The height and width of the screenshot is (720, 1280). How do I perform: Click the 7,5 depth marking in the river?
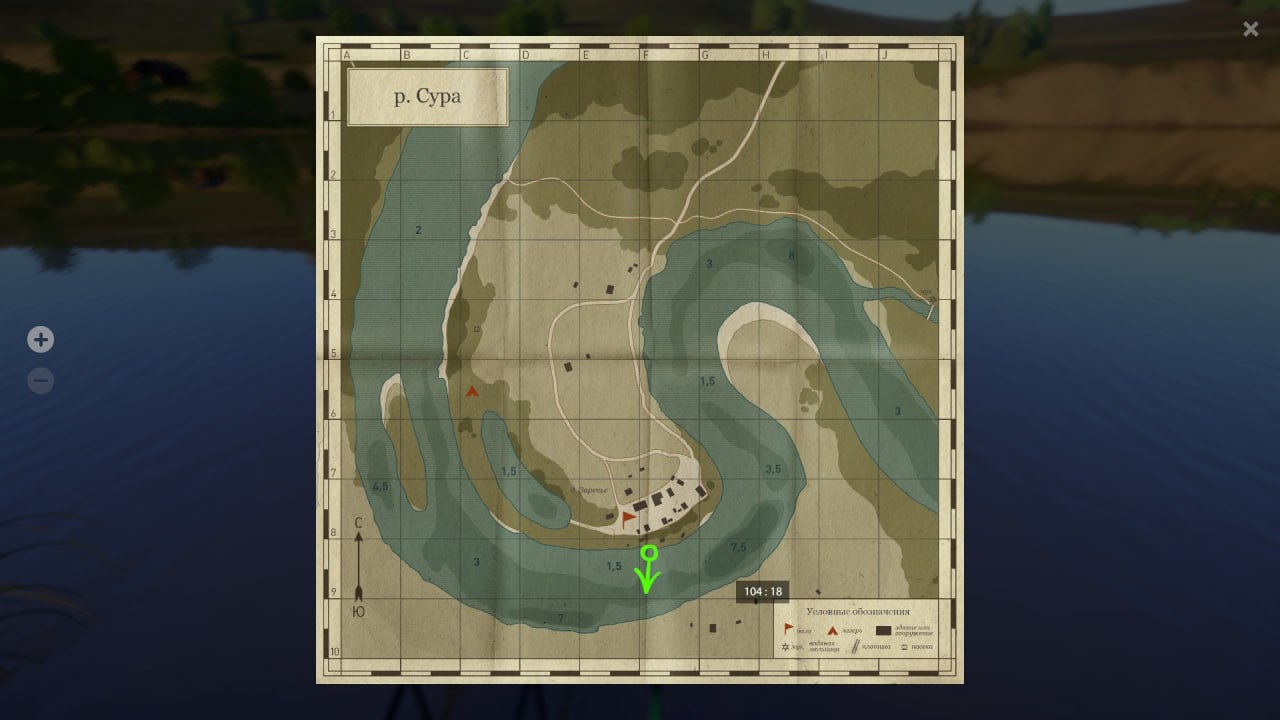tap(736, 546)
